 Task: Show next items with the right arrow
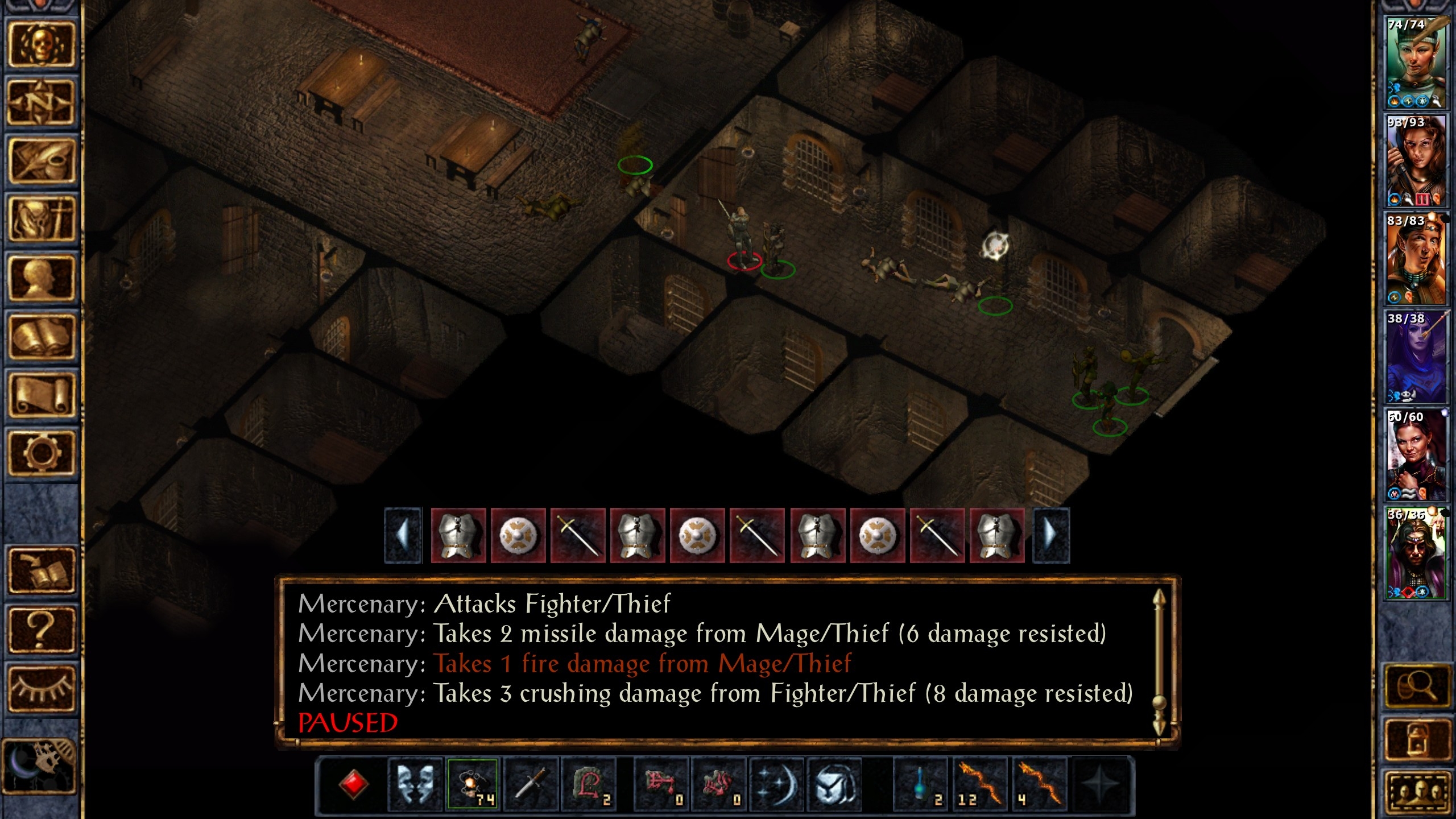tap(1051, 535)
